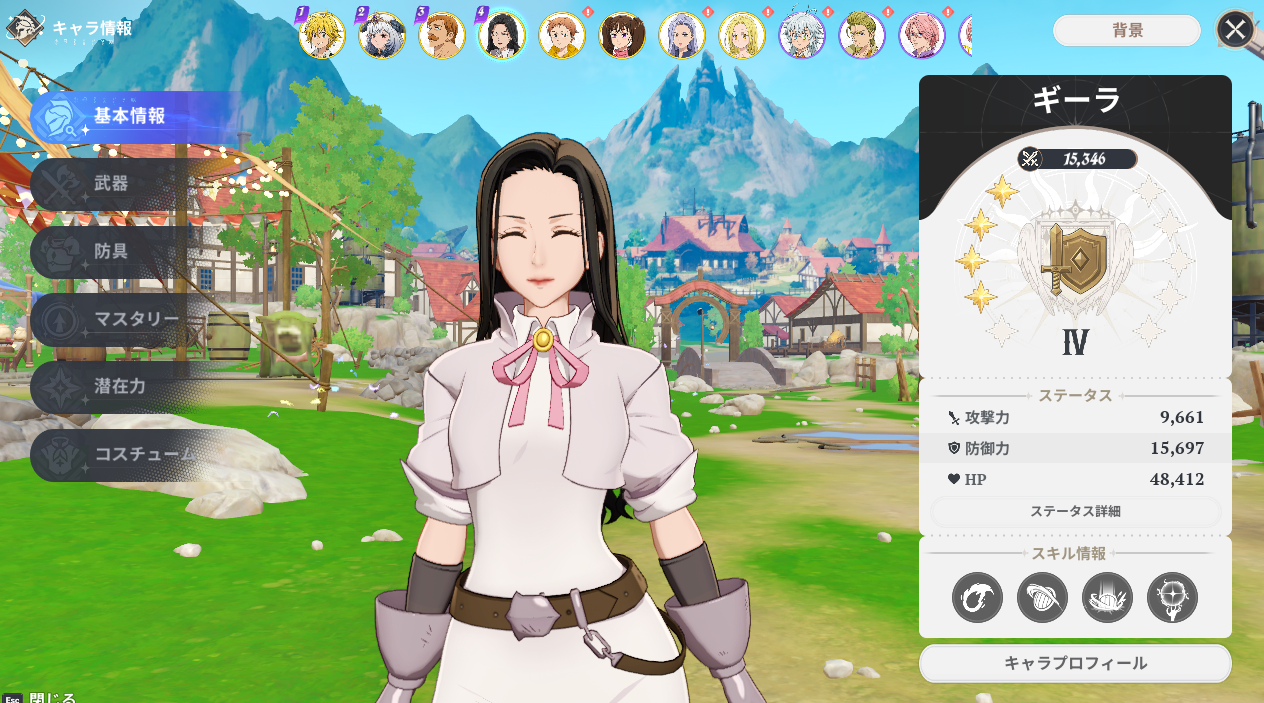
Task: Choose the blond Meliodas portrait numbered 1
Action: click(322, 36)
